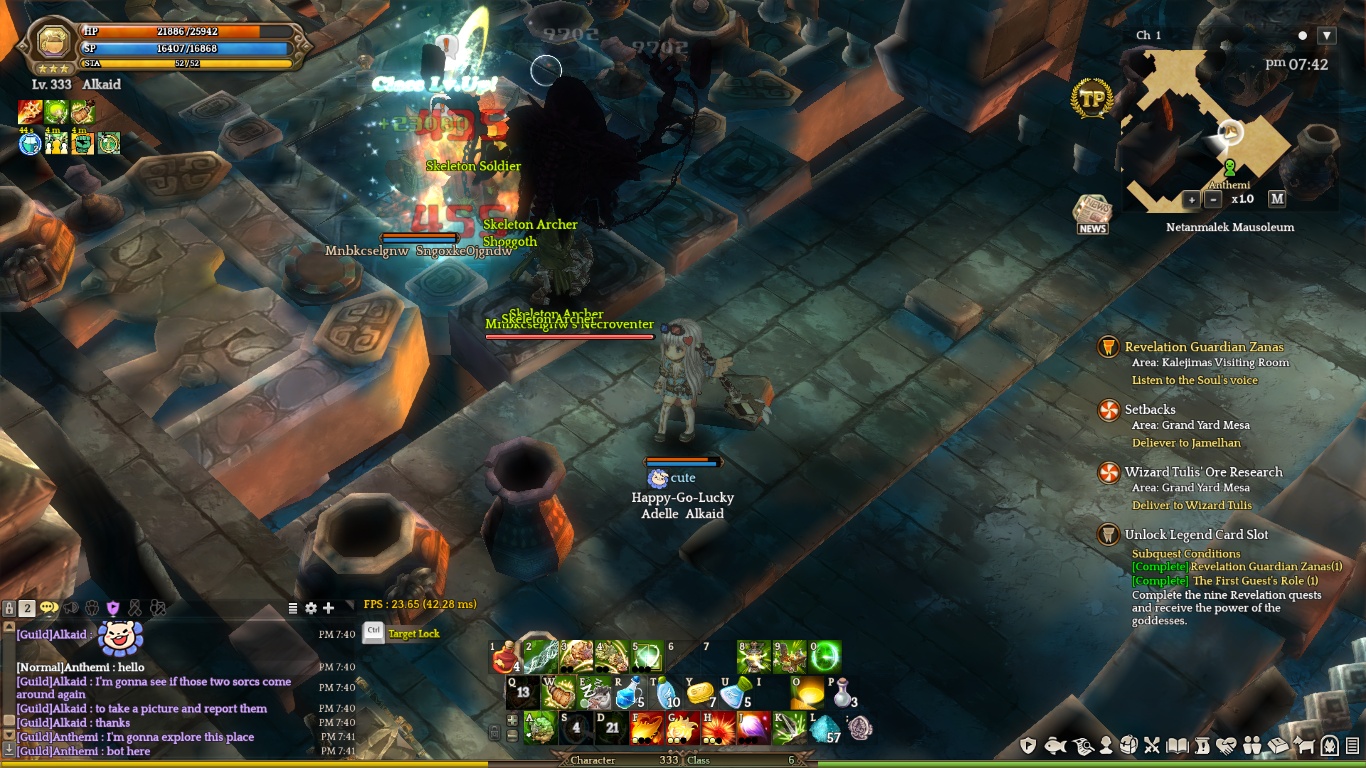Use the blue flask in slot R
The width and height of the screenshot is (1366, 768).
pos(628,693)
